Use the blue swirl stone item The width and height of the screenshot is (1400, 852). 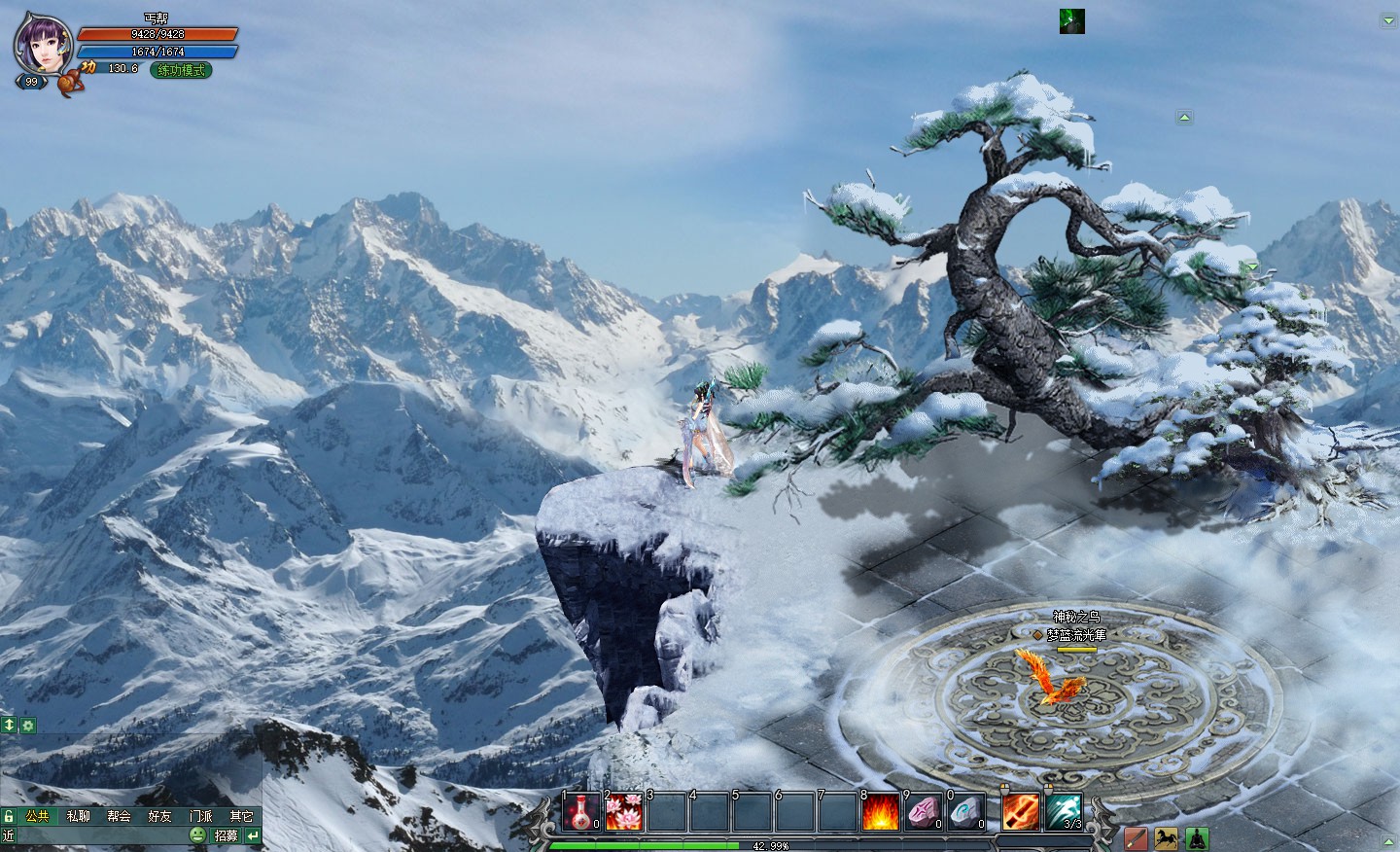pyautogui.click(x=966, y=812)
